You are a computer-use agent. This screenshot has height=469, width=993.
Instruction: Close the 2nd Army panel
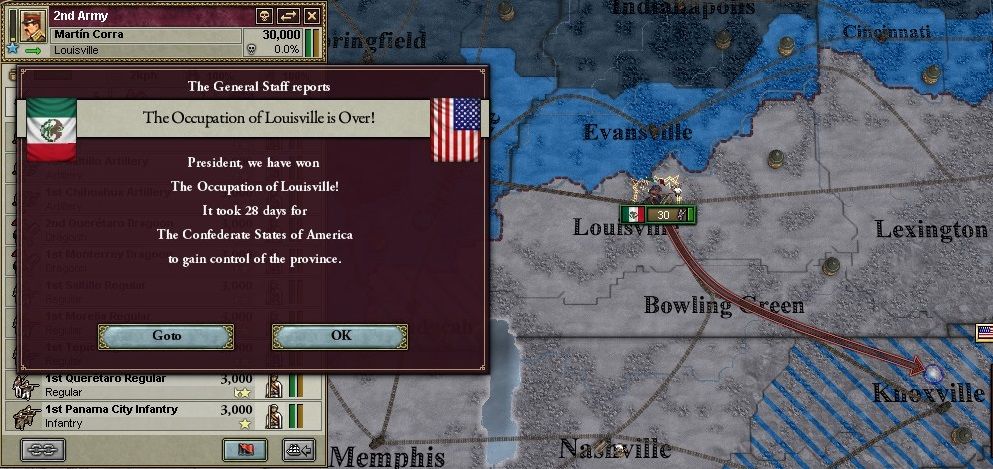click(x=312, y=16)
